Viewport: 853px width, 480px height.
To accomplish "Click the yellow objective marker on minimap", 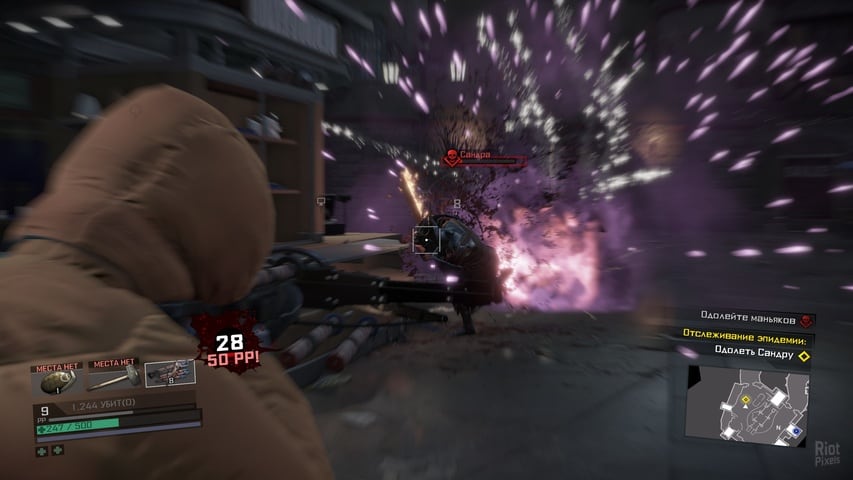I will (745, 400).
